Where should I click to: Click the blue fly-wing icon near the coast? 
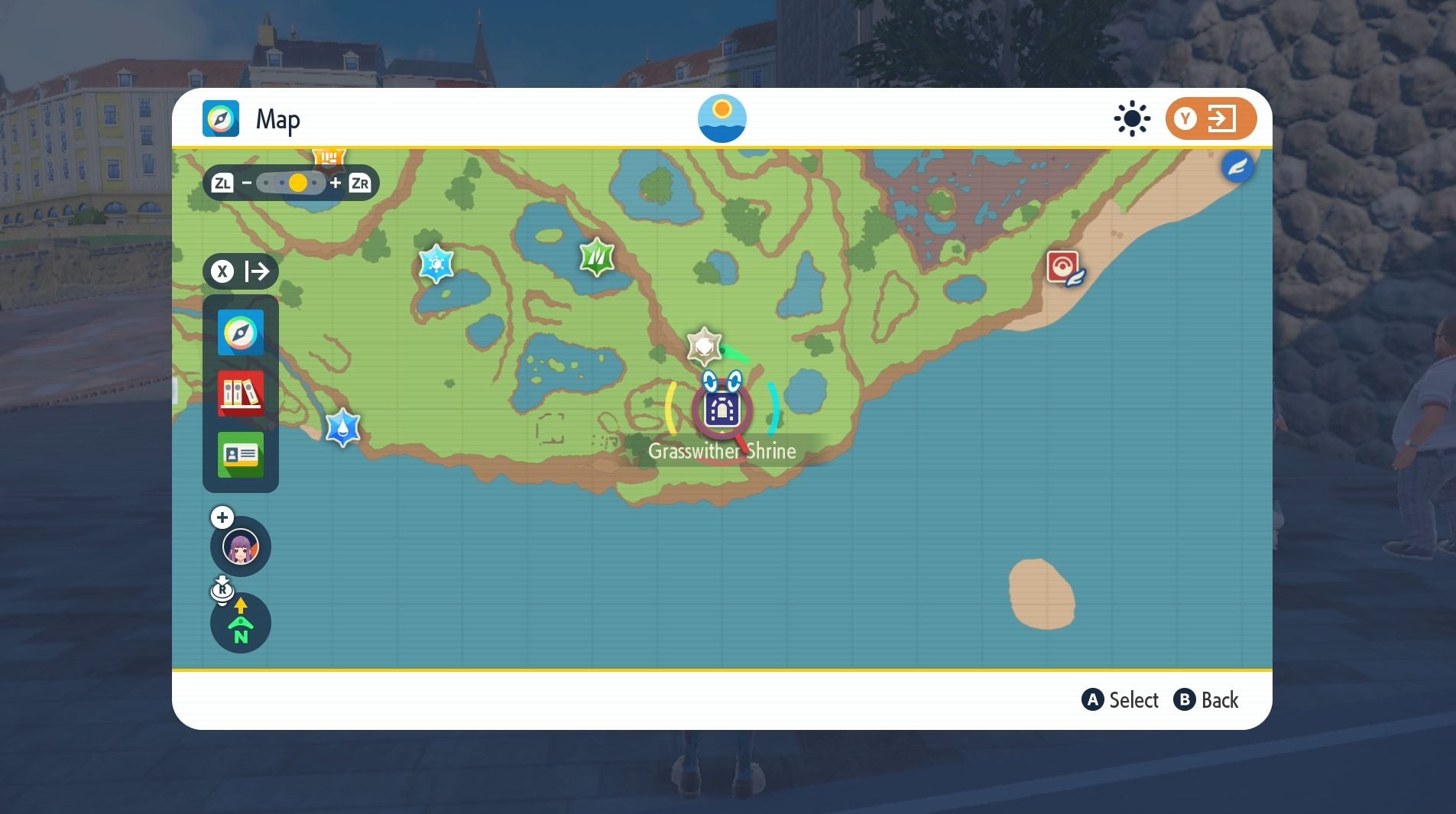tap(1237, 167)
